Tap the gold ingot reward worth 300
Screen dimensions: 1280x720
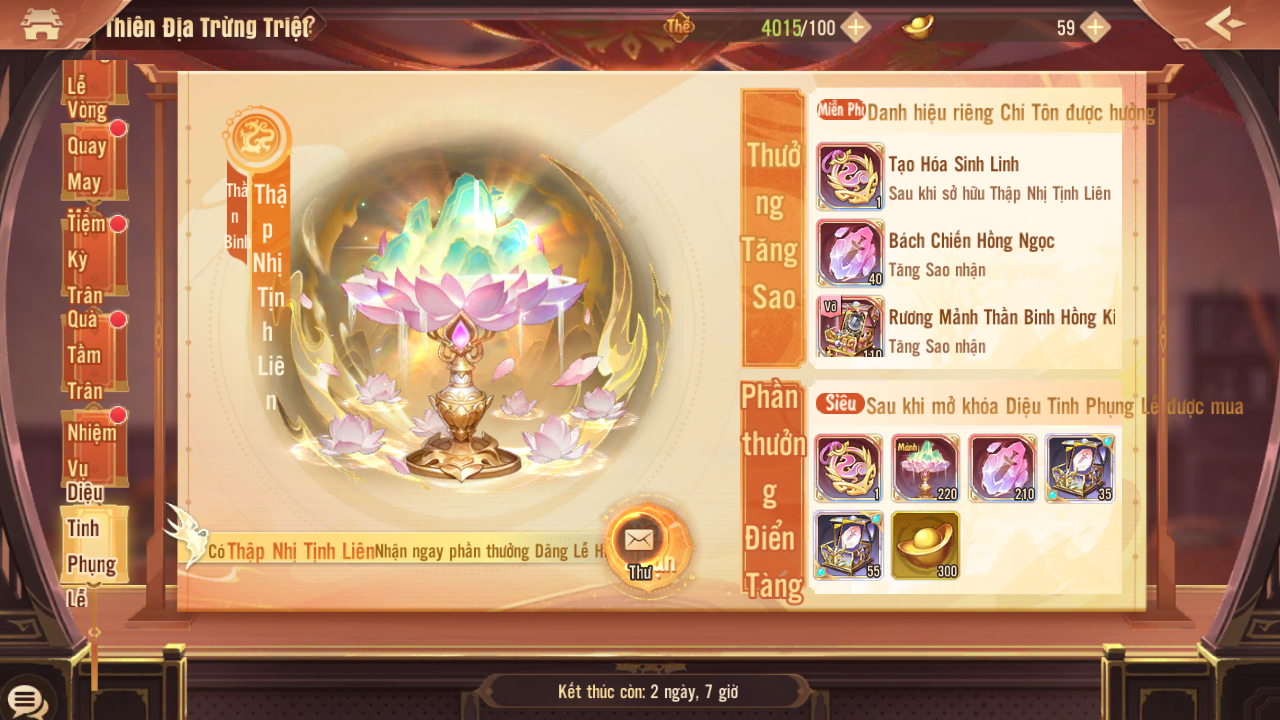pos(925,545)
